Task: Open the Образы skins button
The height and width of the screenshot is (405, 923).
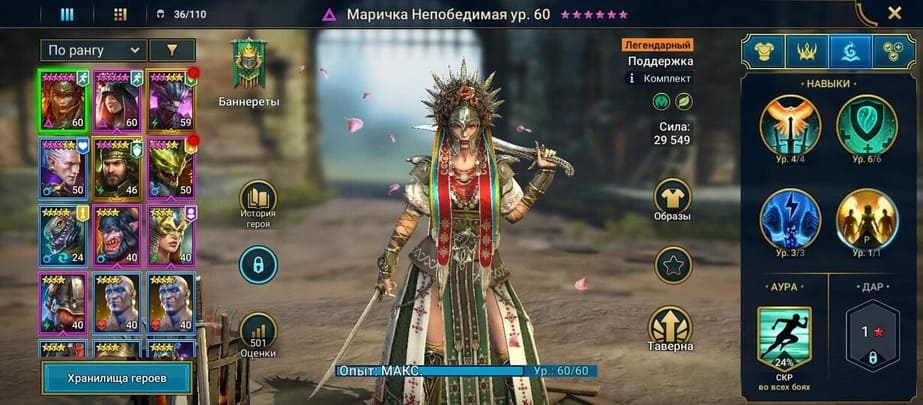Action: (x=672, y=197)
